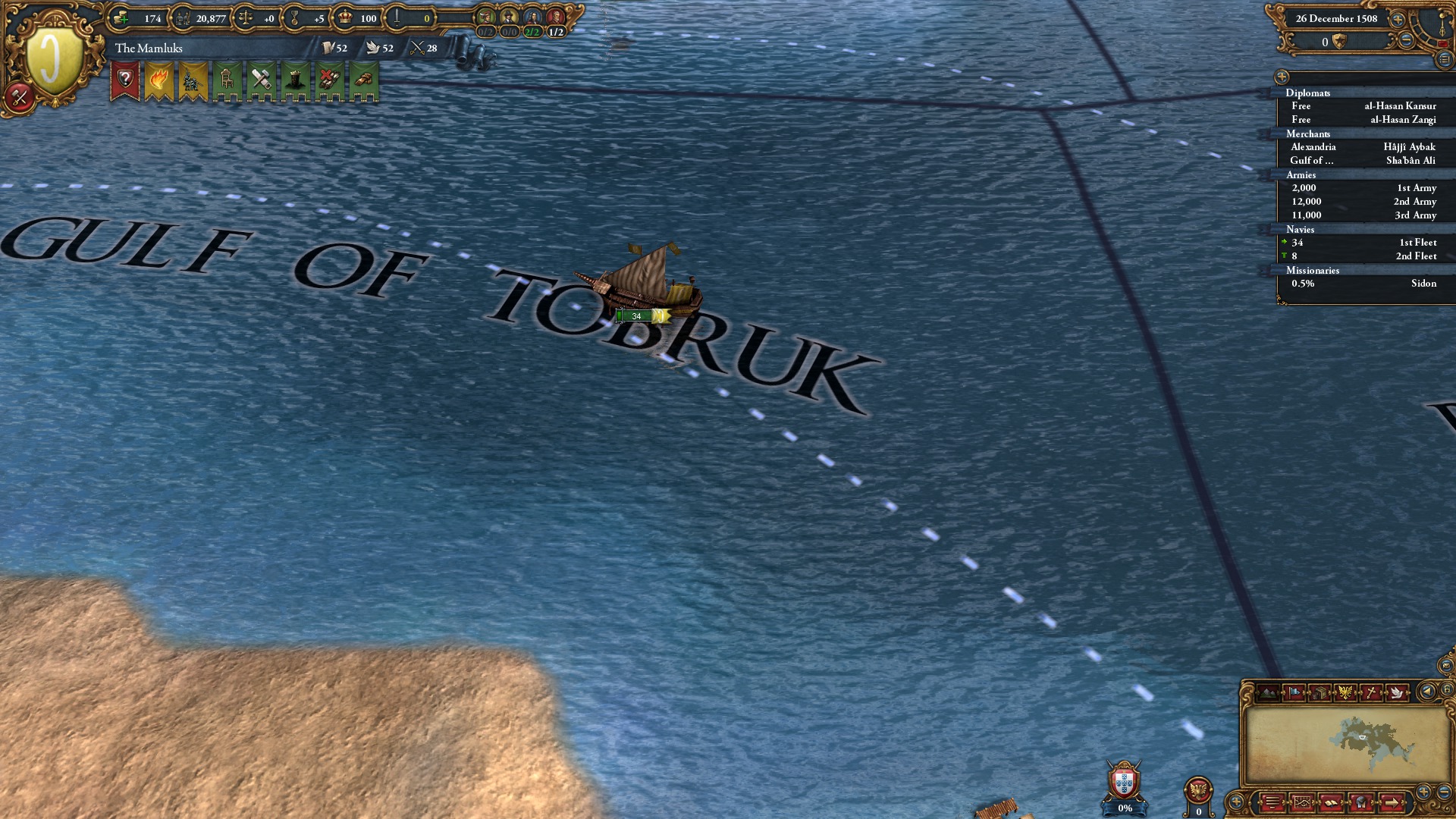Increase game speed with the plus button
The width and height of the screenshot is (1456, 819).
[x=1398, y=20]
